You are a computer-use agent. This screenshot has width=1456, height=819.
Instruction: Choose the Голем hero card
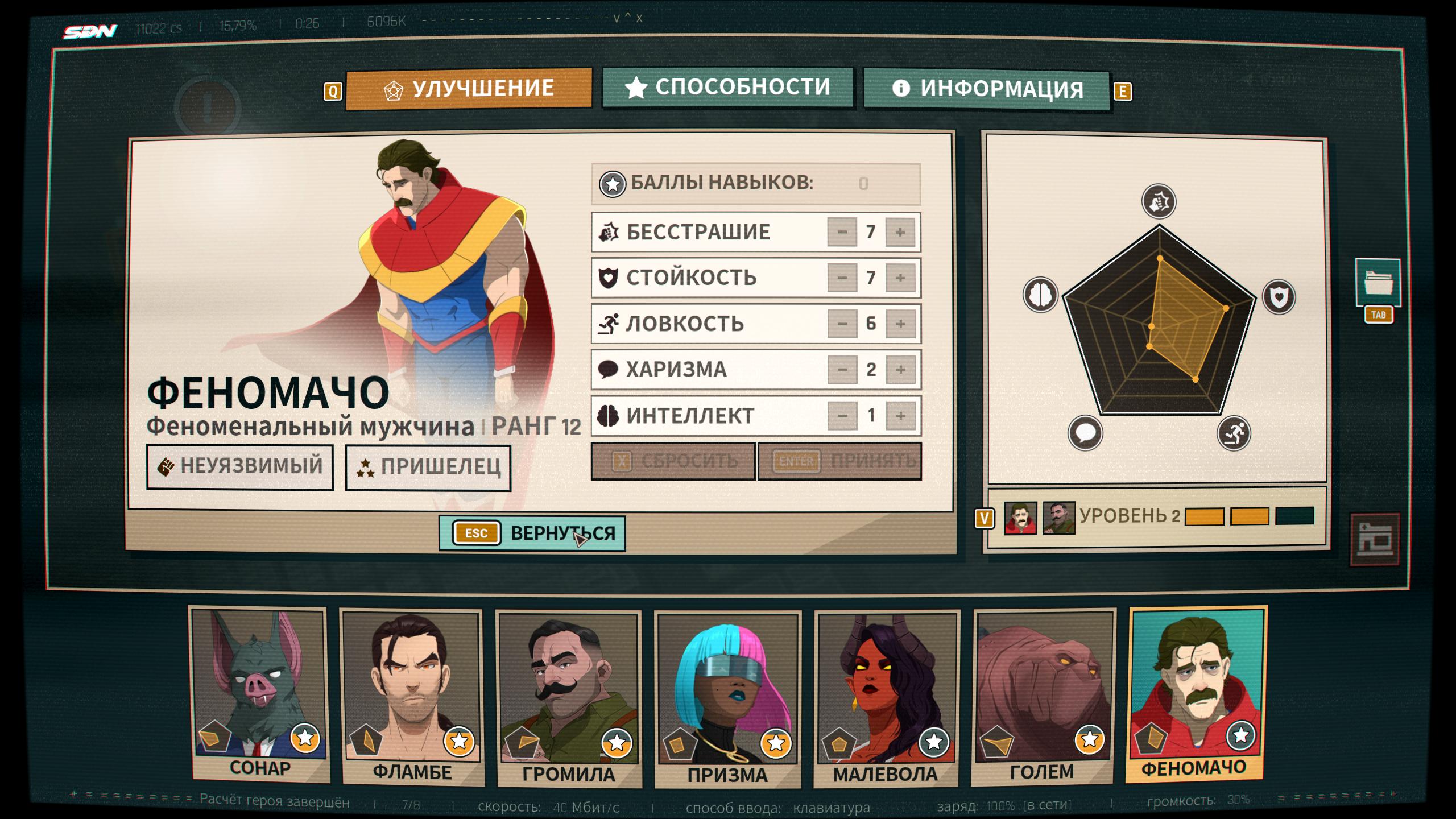pyautogui.click(x=1043, y=696)
